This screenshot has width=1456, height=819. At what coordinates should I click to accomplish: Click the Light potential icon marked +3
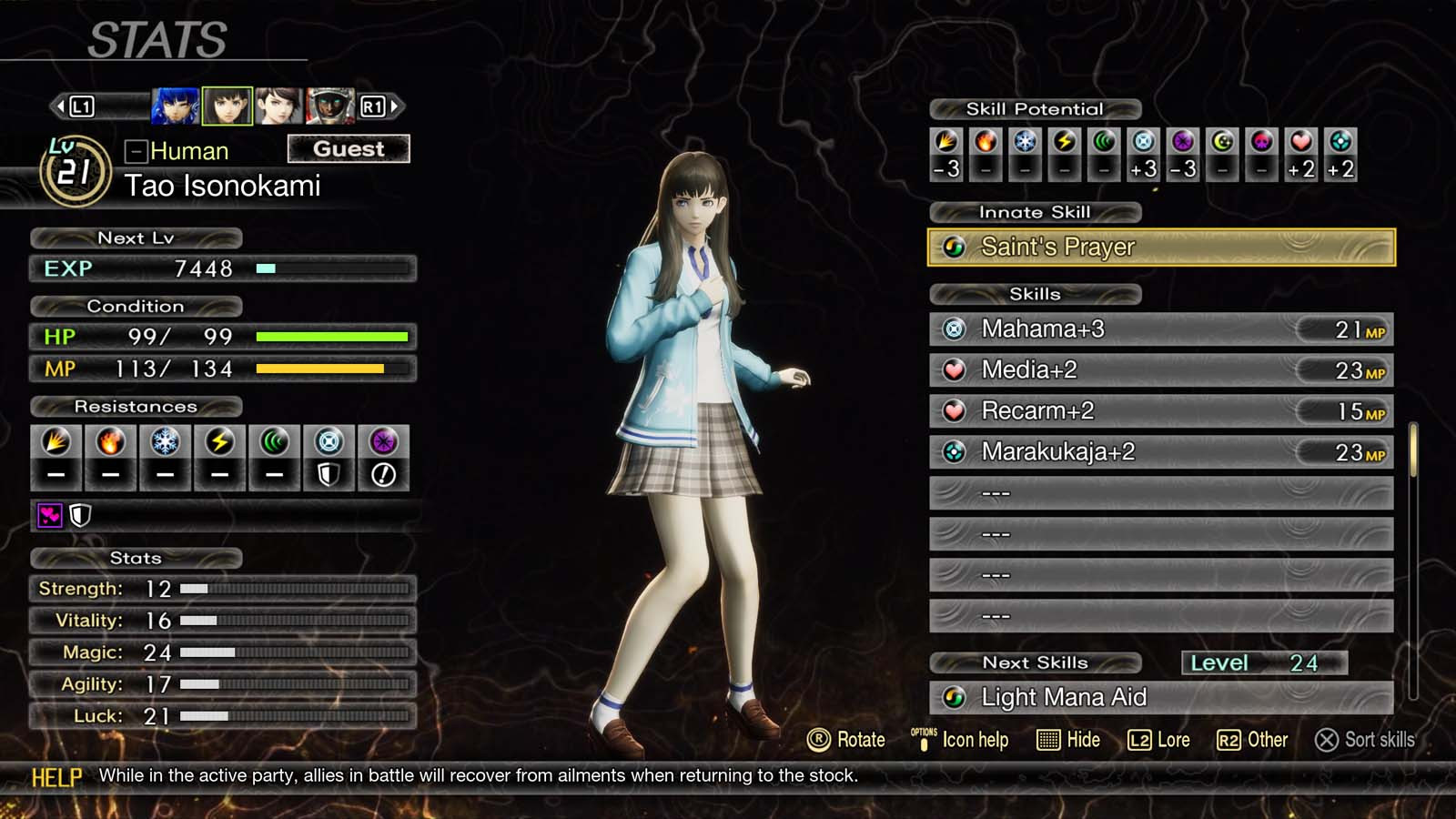[x=1144, y=143]
